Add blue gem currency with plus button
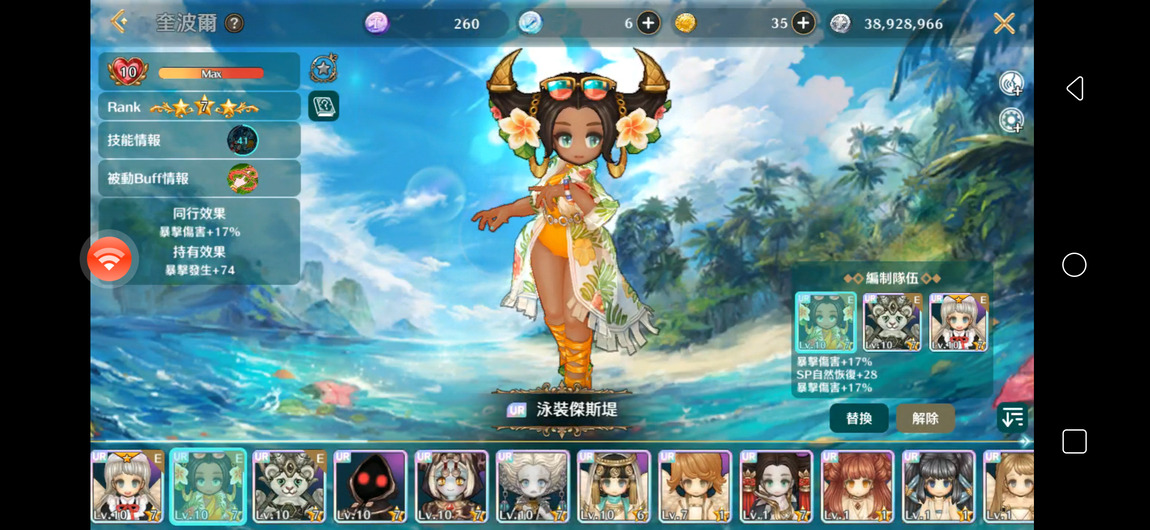 648,23
